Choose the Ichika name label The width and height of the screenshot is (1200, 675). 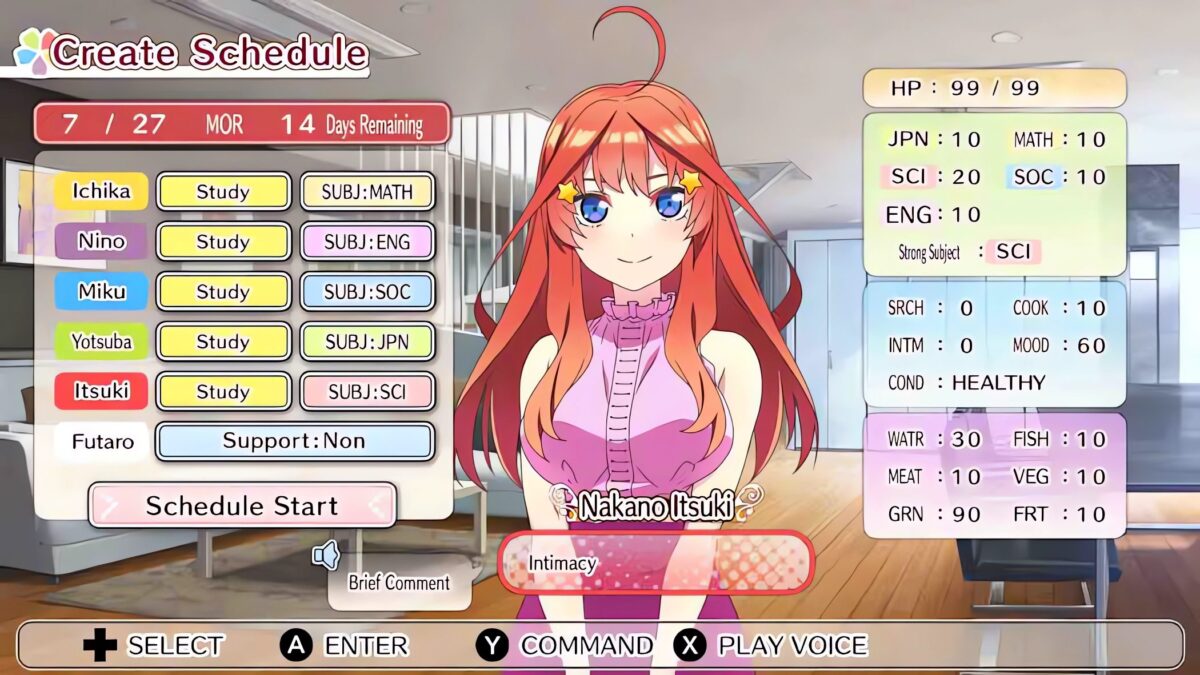click(x=101, y=191)
